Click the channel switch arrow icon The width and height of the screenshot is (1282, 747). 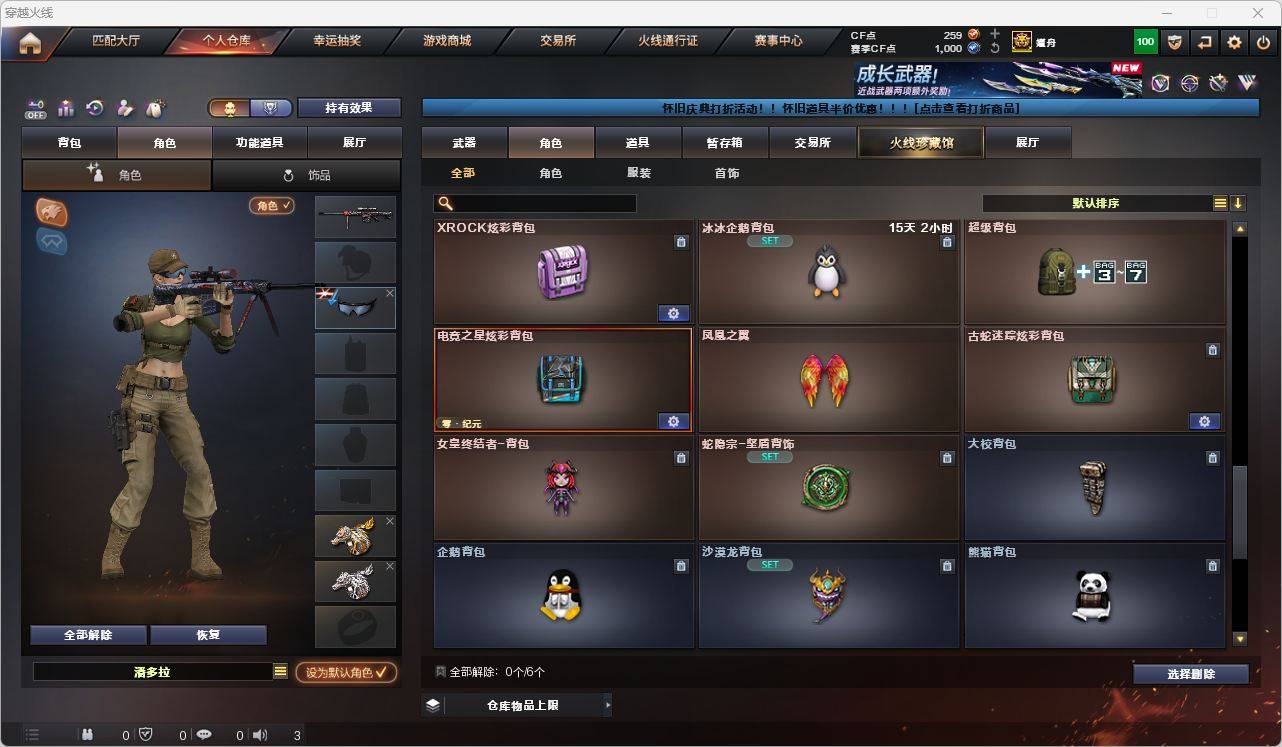point(1204,41)
